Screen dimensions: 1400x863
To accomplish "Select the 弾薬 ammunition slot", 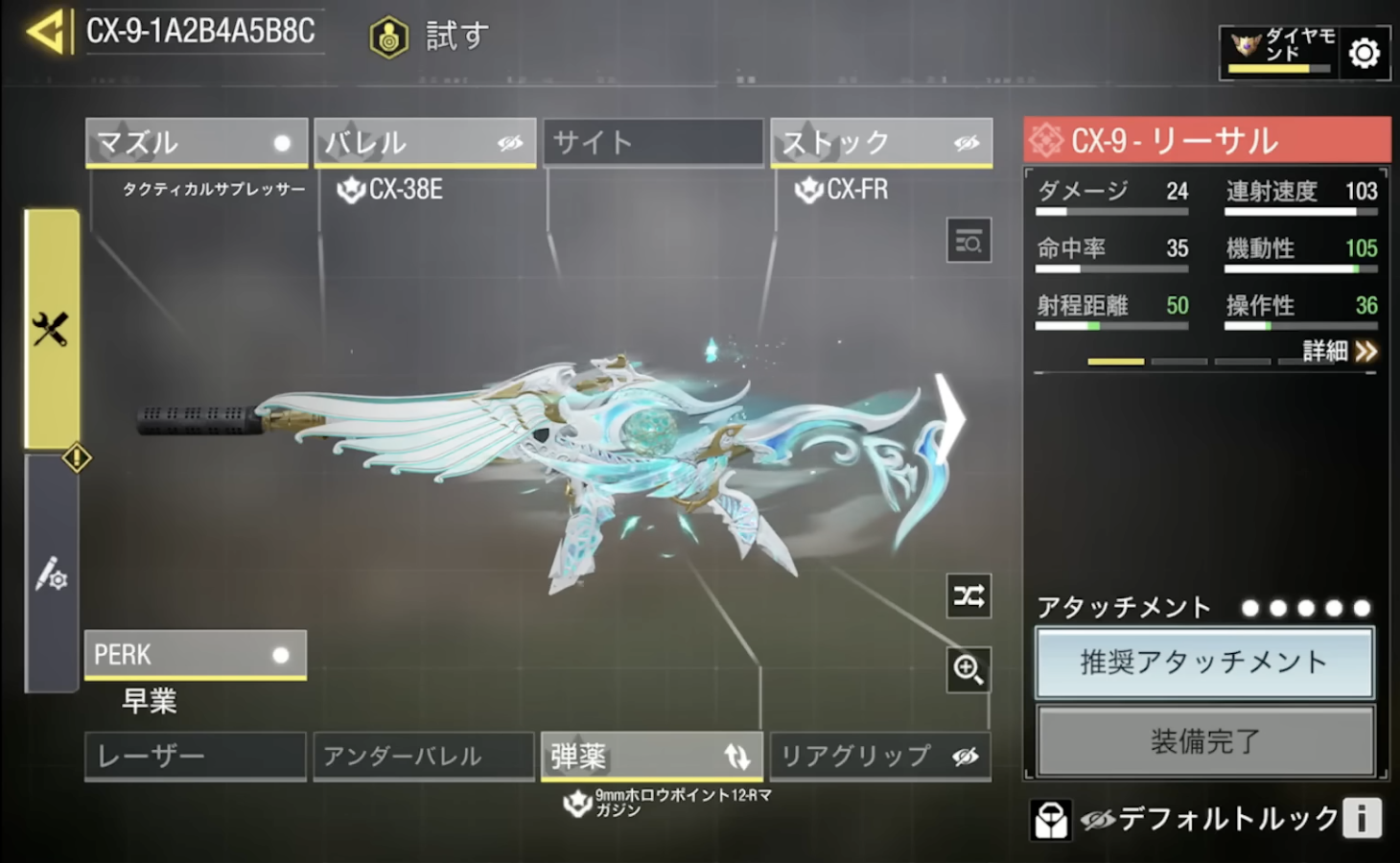I will tap(651, 756).
